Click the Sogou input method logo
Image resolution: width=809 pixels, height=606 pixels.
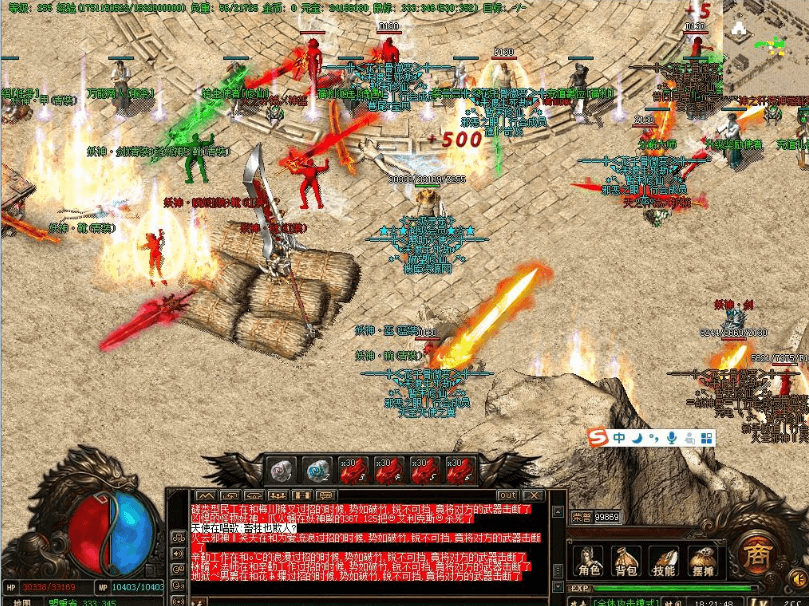[598, 438]
